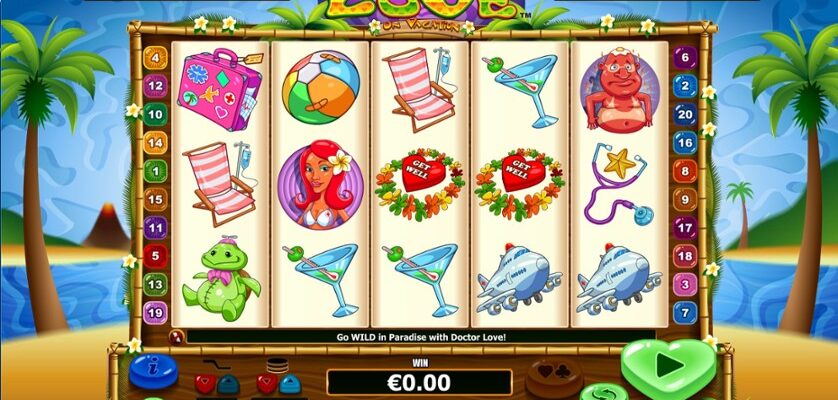
Task: Select payline number 9 marker
Action: point(685,200)
